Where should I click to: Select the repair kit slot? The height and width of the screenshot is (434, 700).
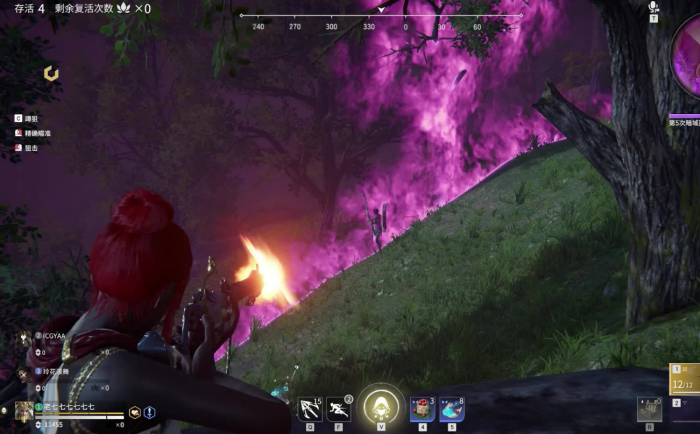[649, 409]
